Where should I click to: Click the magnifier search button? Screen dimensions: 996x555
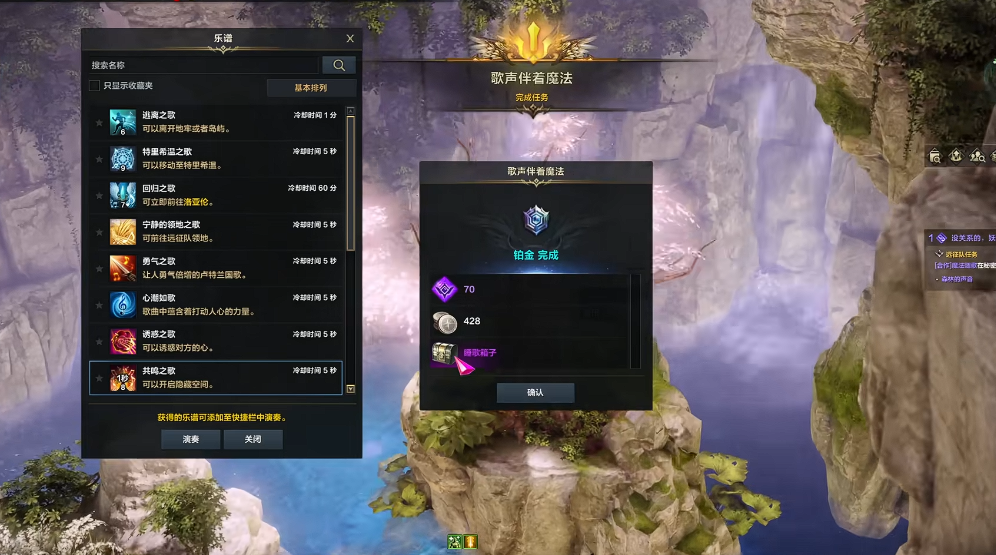(339, 65)
